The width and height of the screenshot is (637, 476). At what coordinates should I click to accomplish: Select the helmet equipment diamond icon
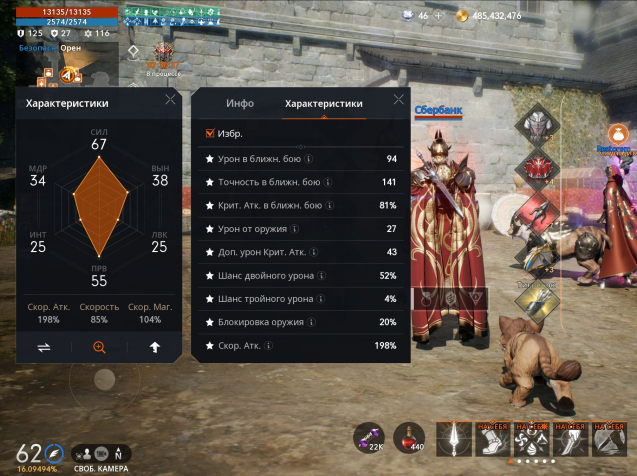[x=536, y=124]
